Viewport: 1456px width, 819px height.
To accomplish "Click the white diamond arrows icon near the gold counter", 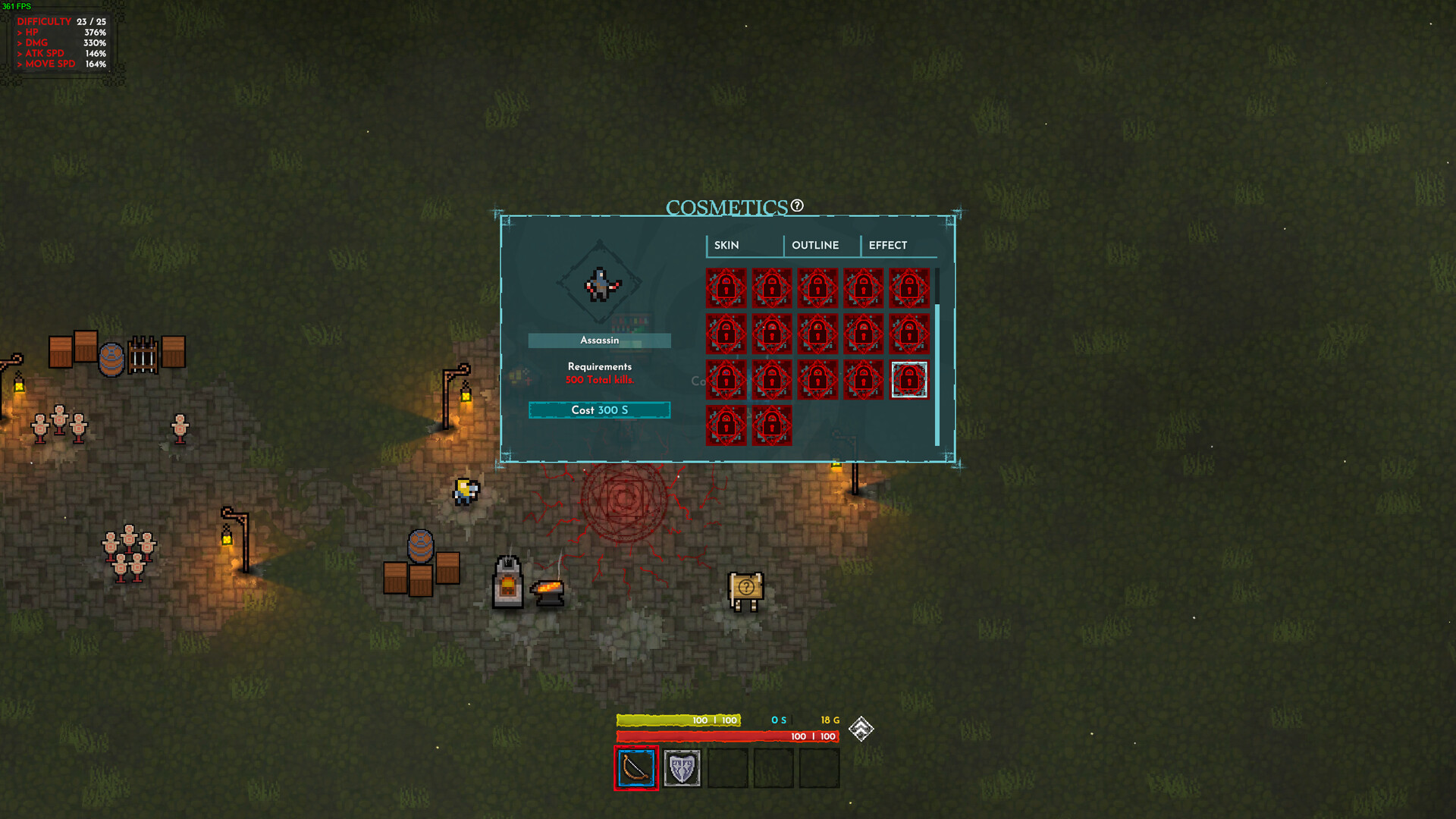I will click(861, 729).
